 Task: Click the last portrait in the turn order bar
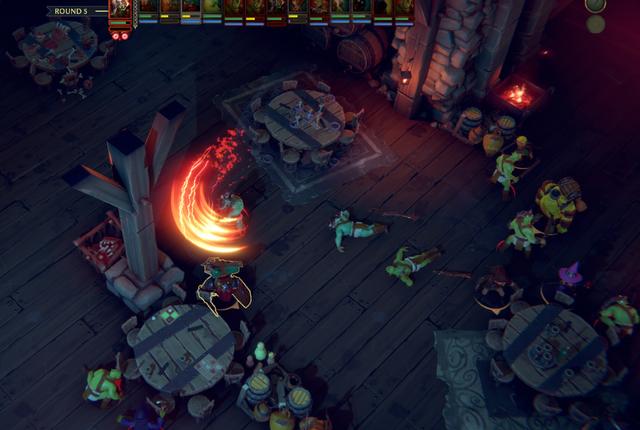click(x=404, y=9)
